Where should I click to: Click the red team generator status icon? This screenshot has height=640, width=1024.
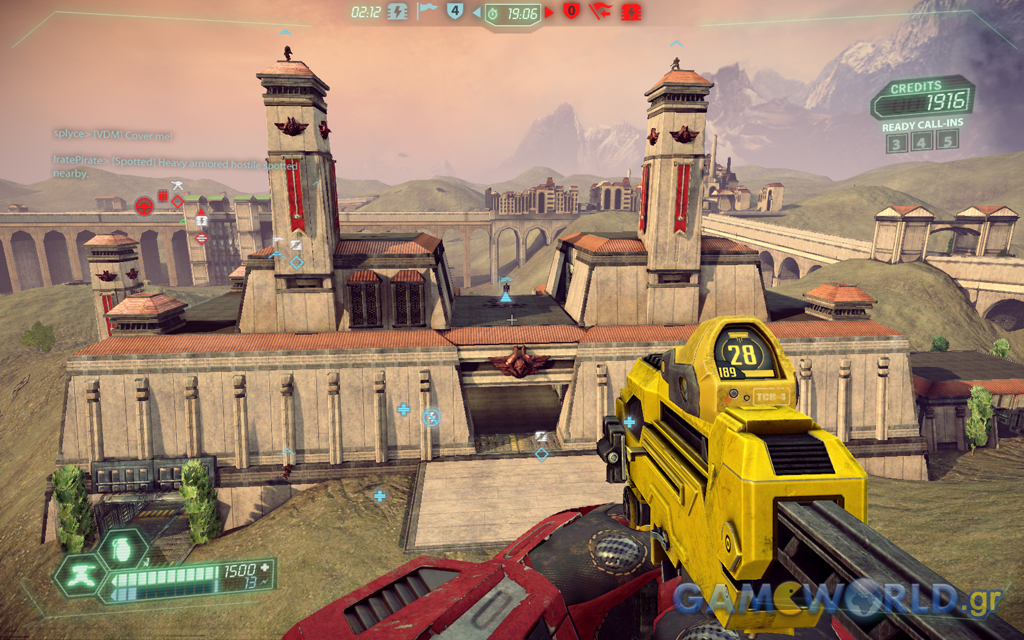[631, 12]
